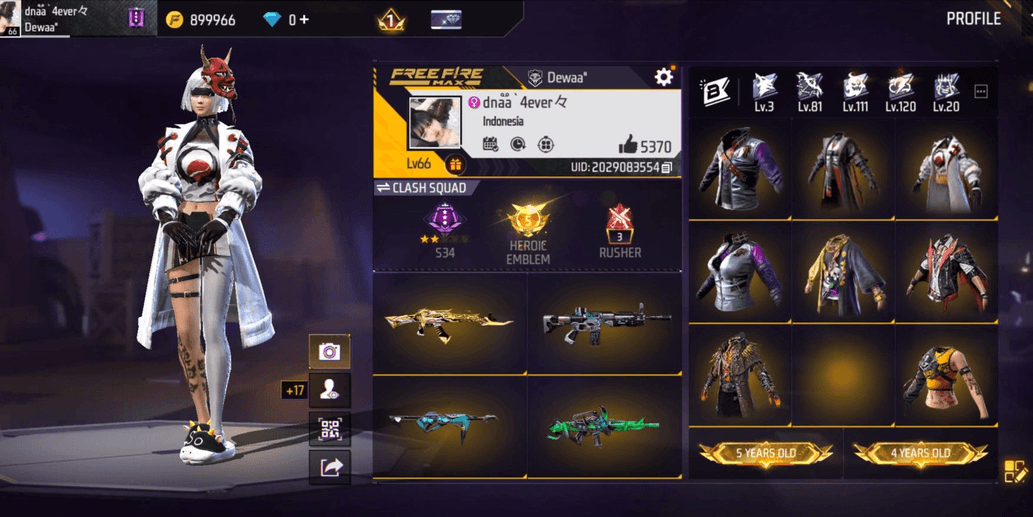1033x517 pixels.
Task: Click the diamond top-up plus button
Action: (304, 20)
